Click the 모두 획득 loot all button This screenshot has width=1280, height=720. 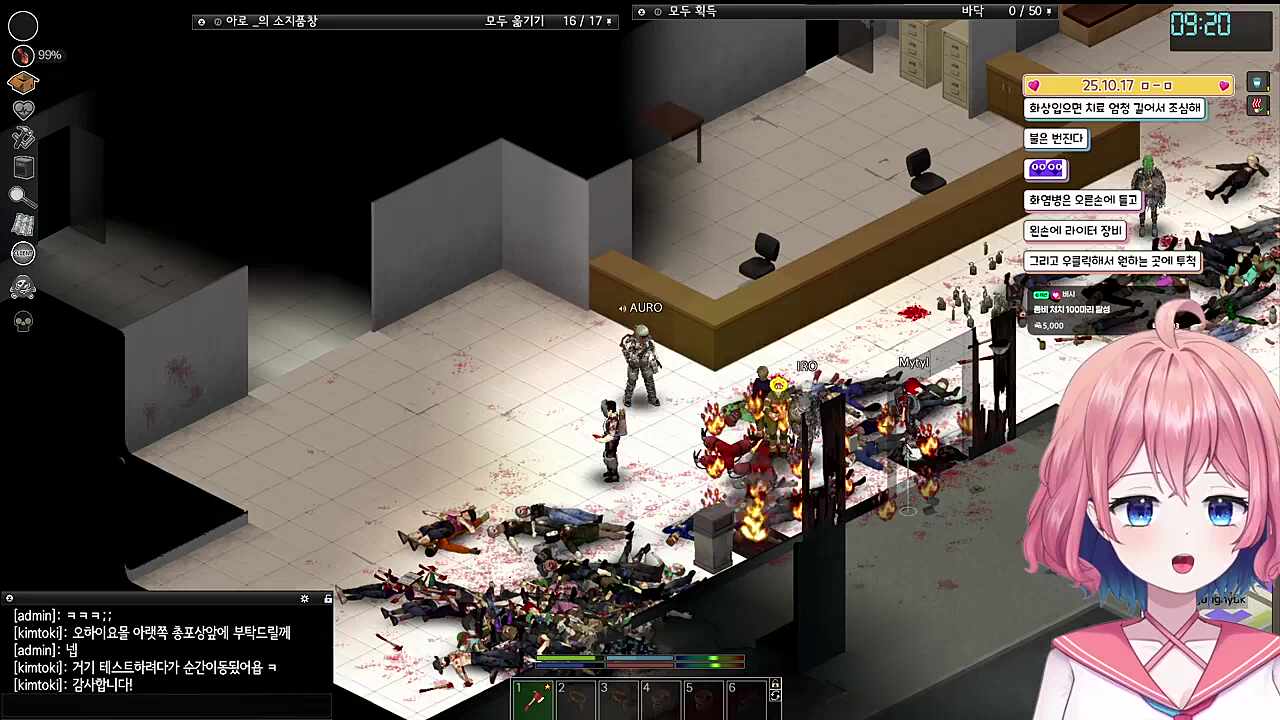[692, 11]
